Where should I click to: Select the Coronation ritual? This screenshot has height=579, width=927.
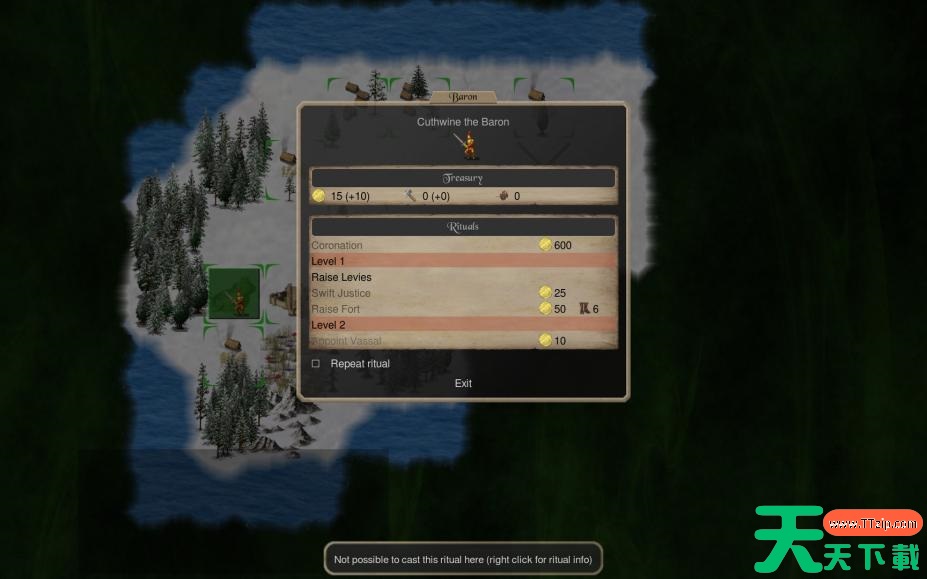click(337, 245)
